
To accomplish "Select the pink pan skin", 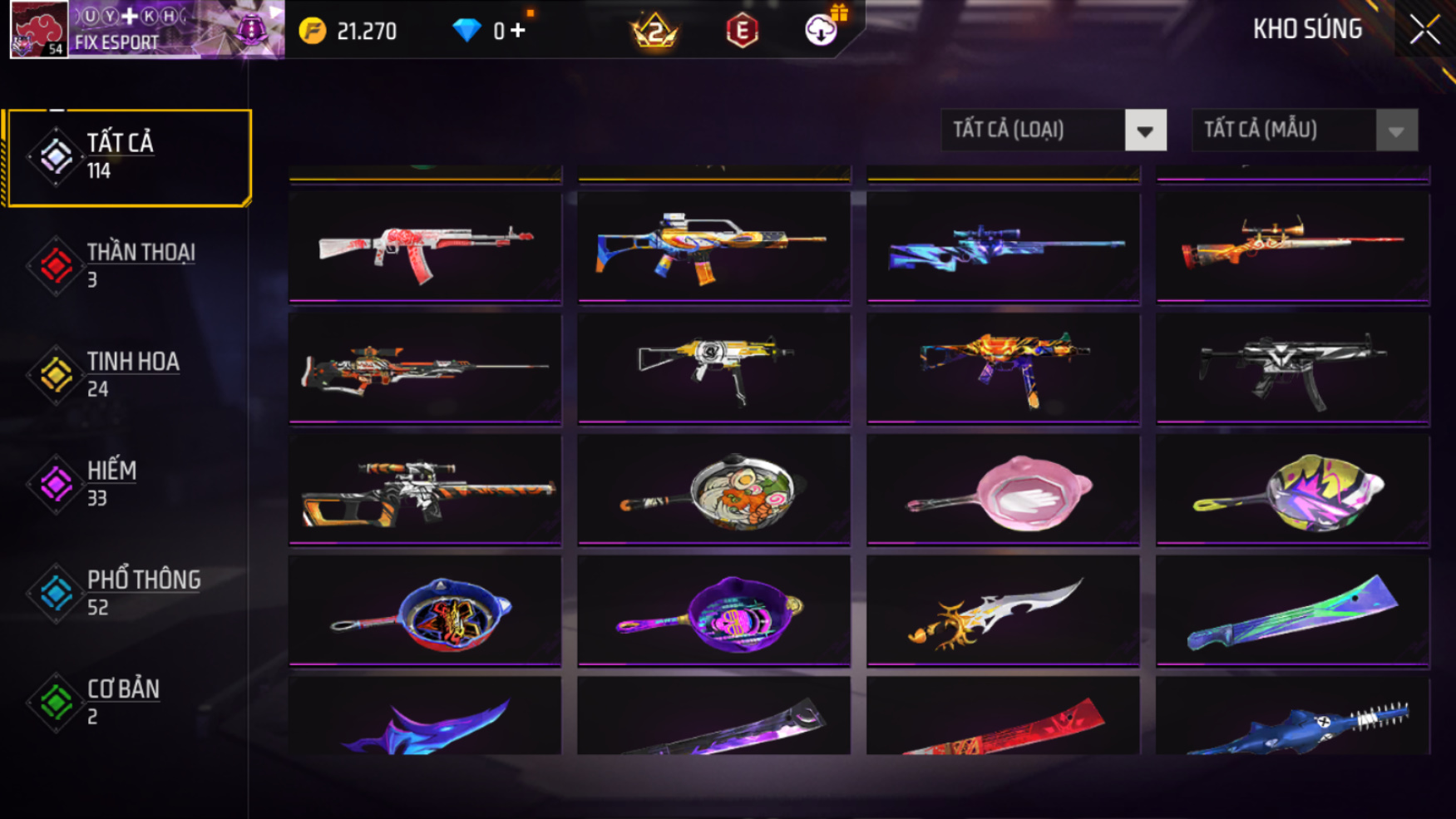I will [1003, 491].
